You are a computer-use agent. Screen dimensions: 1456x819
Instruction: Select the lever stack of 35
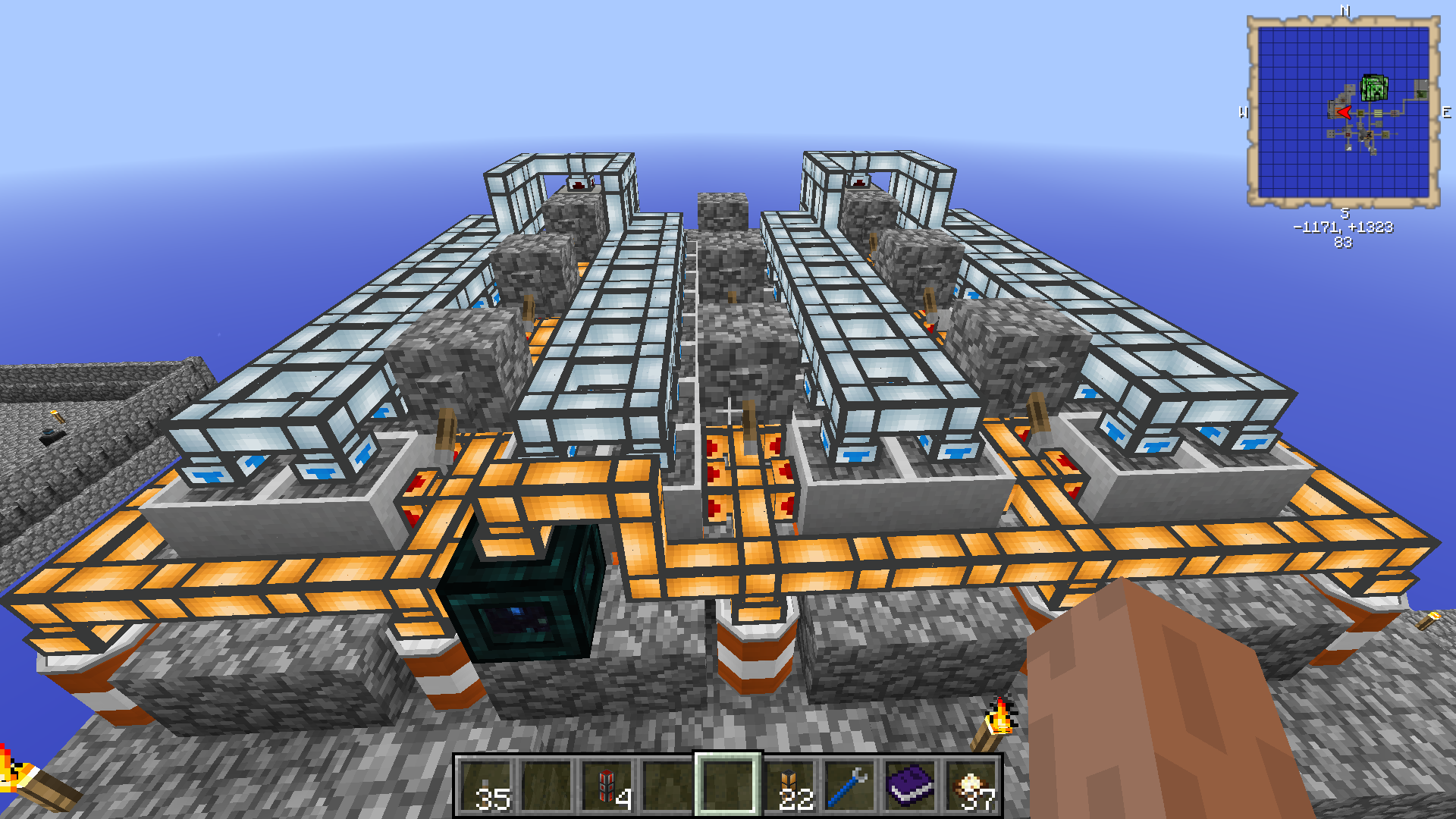pyautogui.click(x=486, y=786)
